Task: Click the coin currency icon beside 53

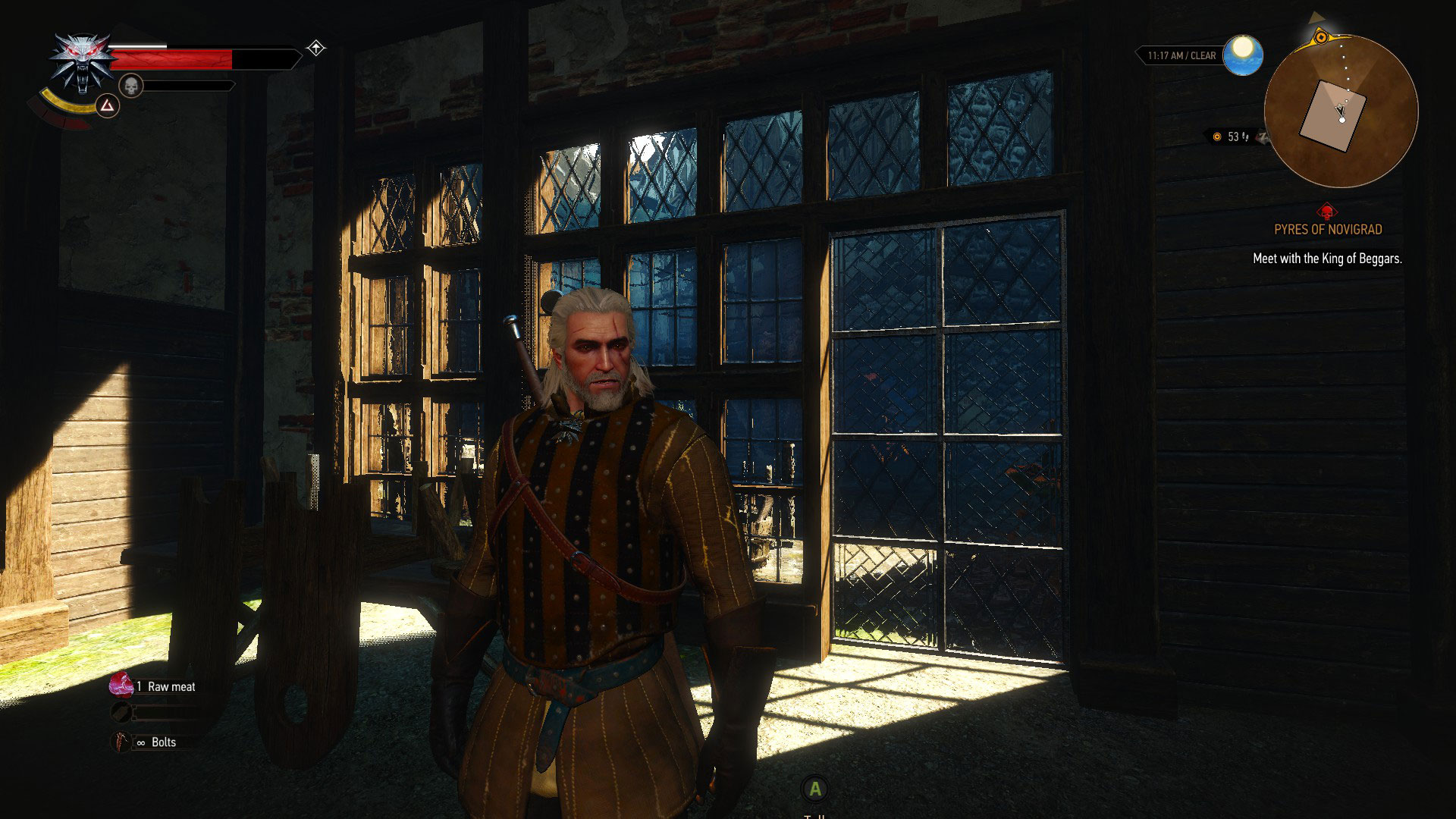Action: [x=1216, y=136]
